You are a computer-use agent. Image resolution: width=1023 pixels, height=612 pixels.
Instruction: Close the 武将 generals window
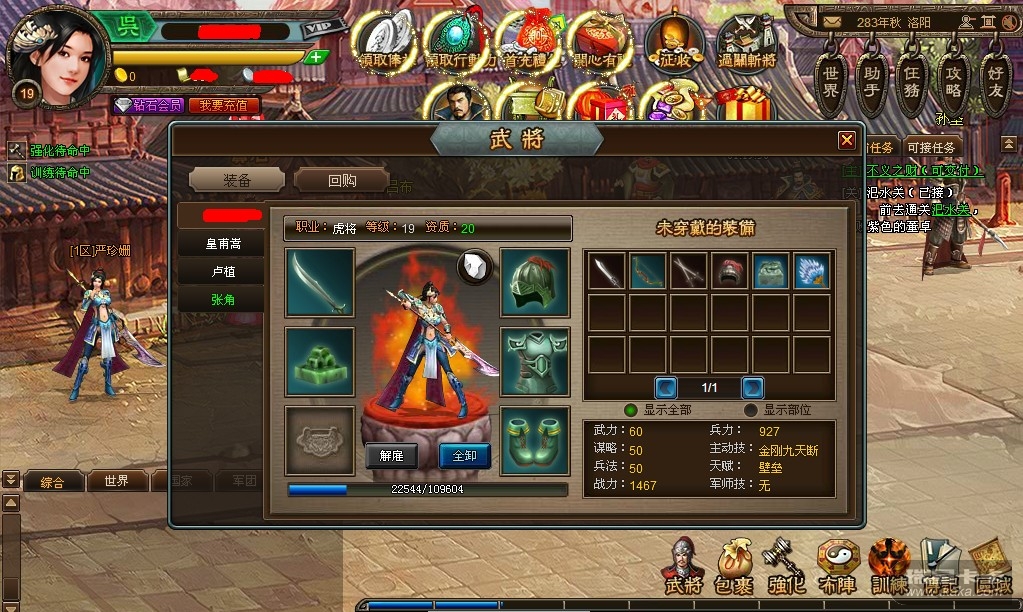point(846,141)
